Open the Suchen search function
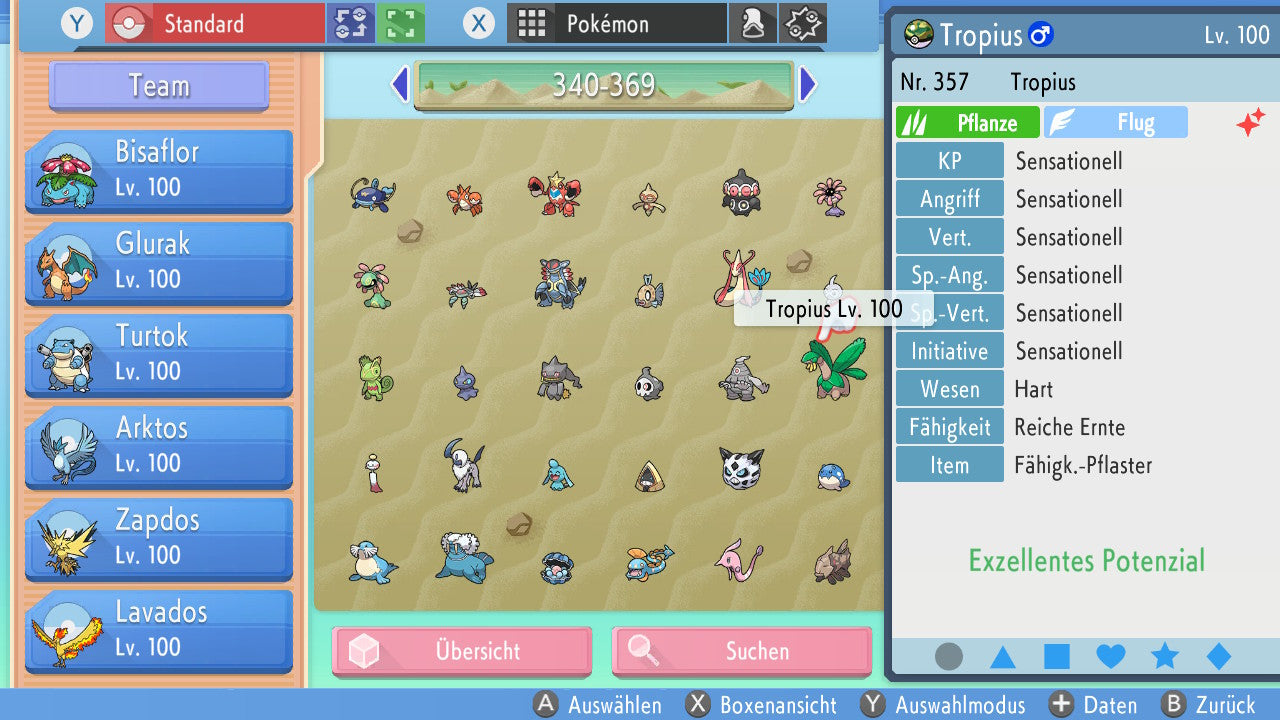The width and height of the screenshot is (1280, 720). (742, 651)
